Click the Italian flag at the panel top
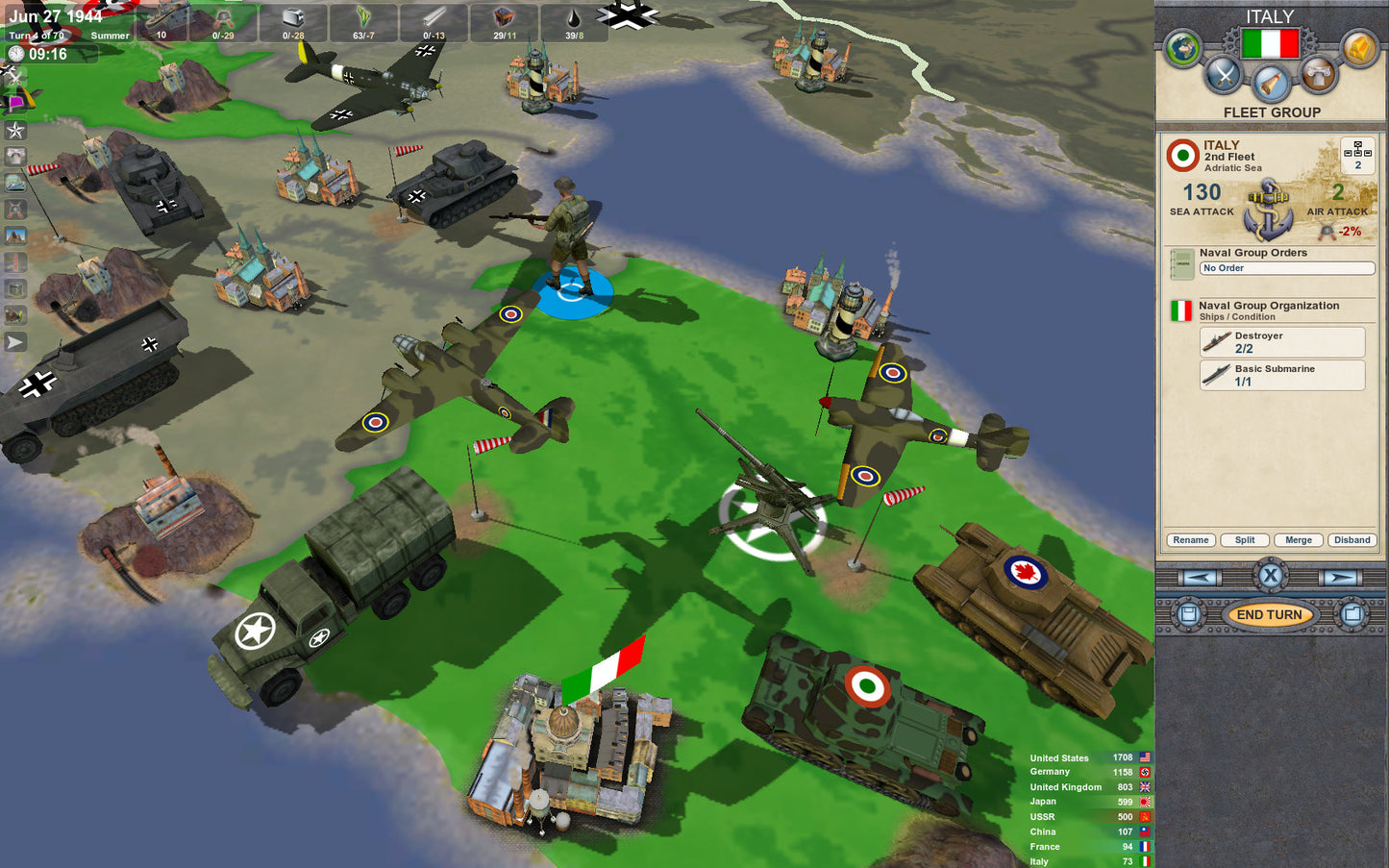1389x868 pixels. [1269, 43]
